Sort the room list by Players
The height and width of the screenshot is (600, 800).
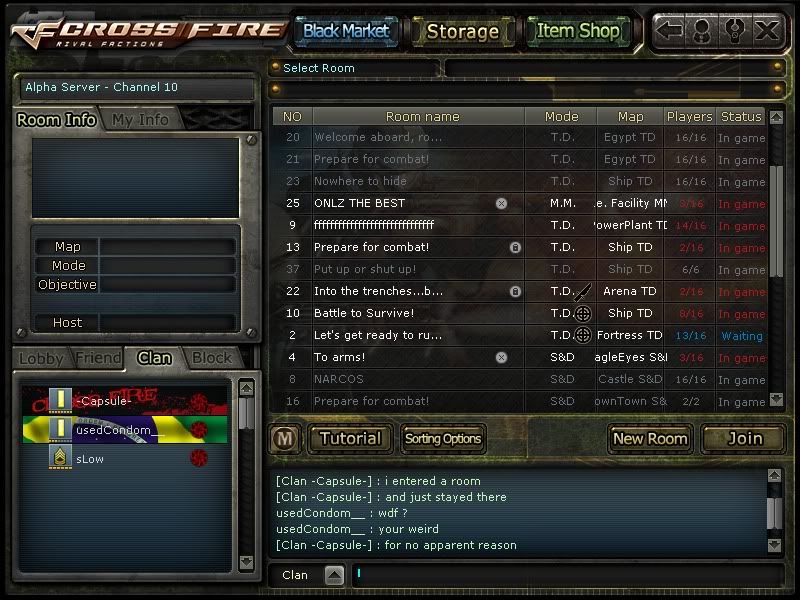689,116
